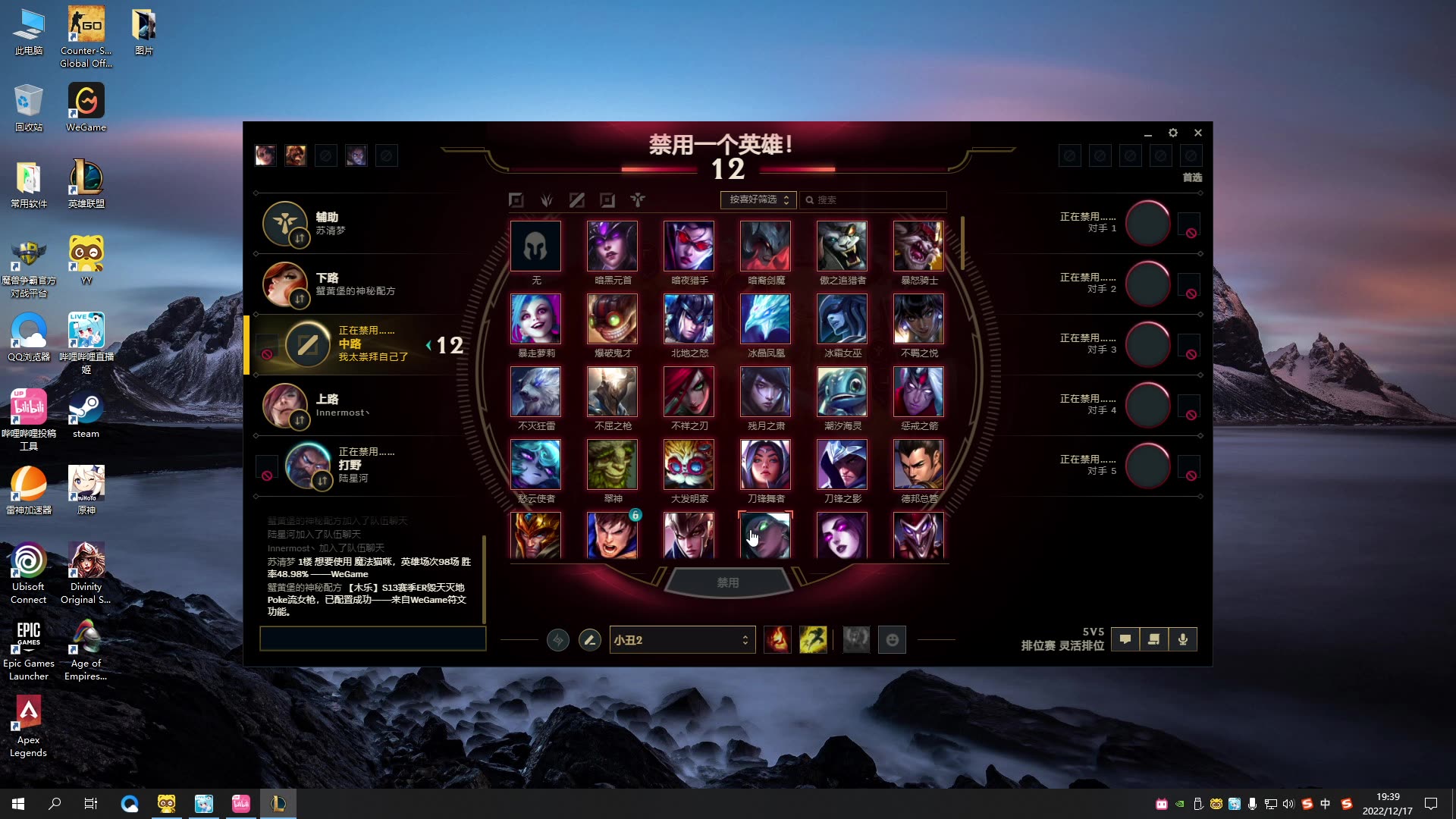Change the Ignite summoner spell slot
1456x819 pixels.
click(x=777, y=640)
